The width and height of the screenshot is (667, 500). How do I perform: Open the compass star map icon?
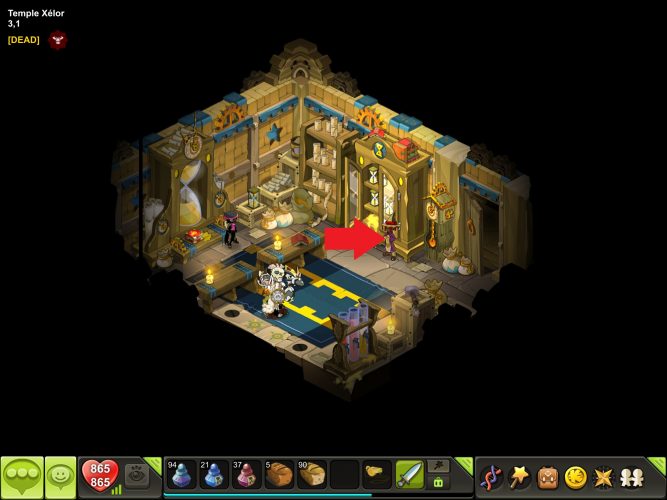pyautogui.click(x=603, y=476)
